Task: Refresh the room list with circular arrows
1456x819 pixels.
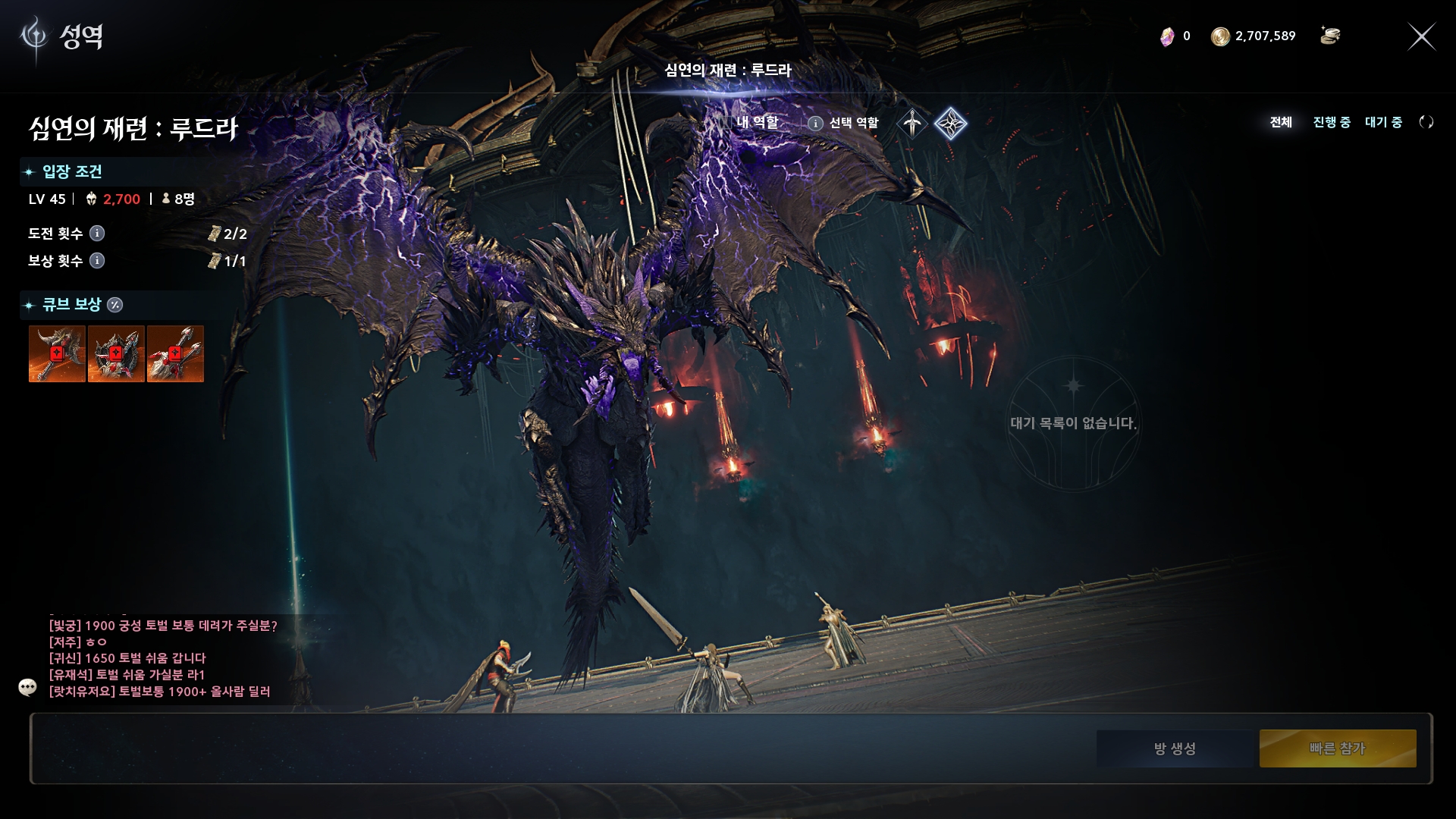Action: [1426, 122]
